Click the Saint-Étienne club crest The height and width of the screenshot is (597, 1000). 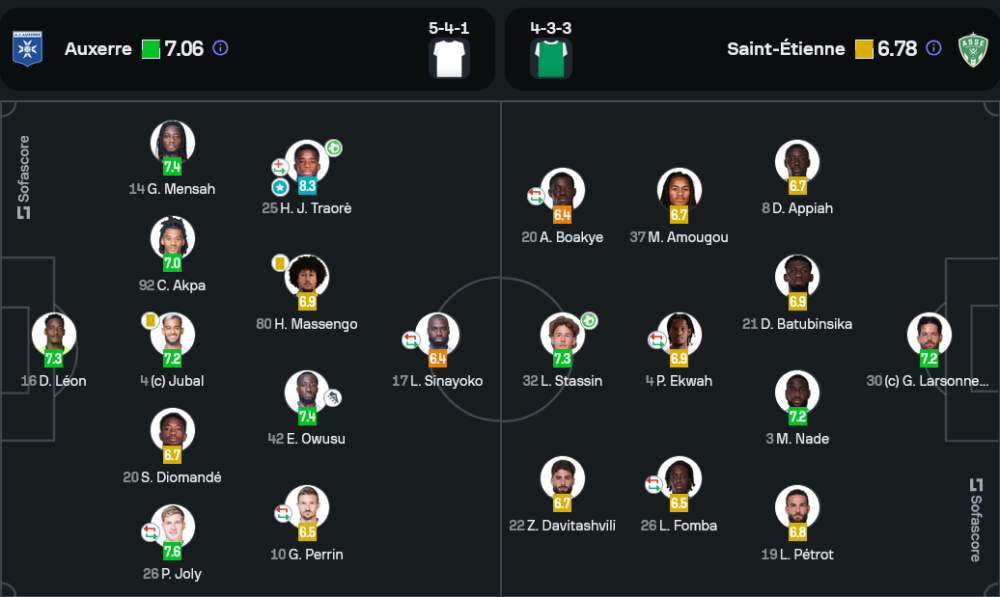tap(972, 49)
